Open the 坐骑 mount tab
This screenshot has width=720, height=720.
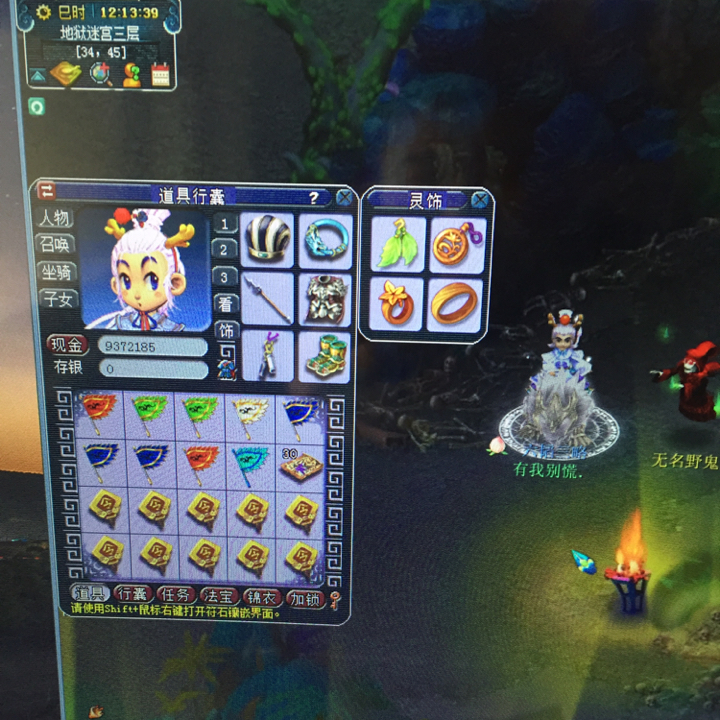click(54, 272)
